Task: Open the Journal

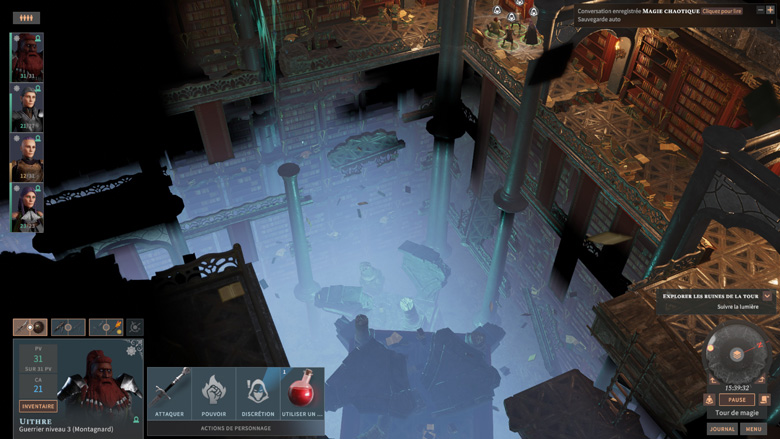Action: [722, 429]
